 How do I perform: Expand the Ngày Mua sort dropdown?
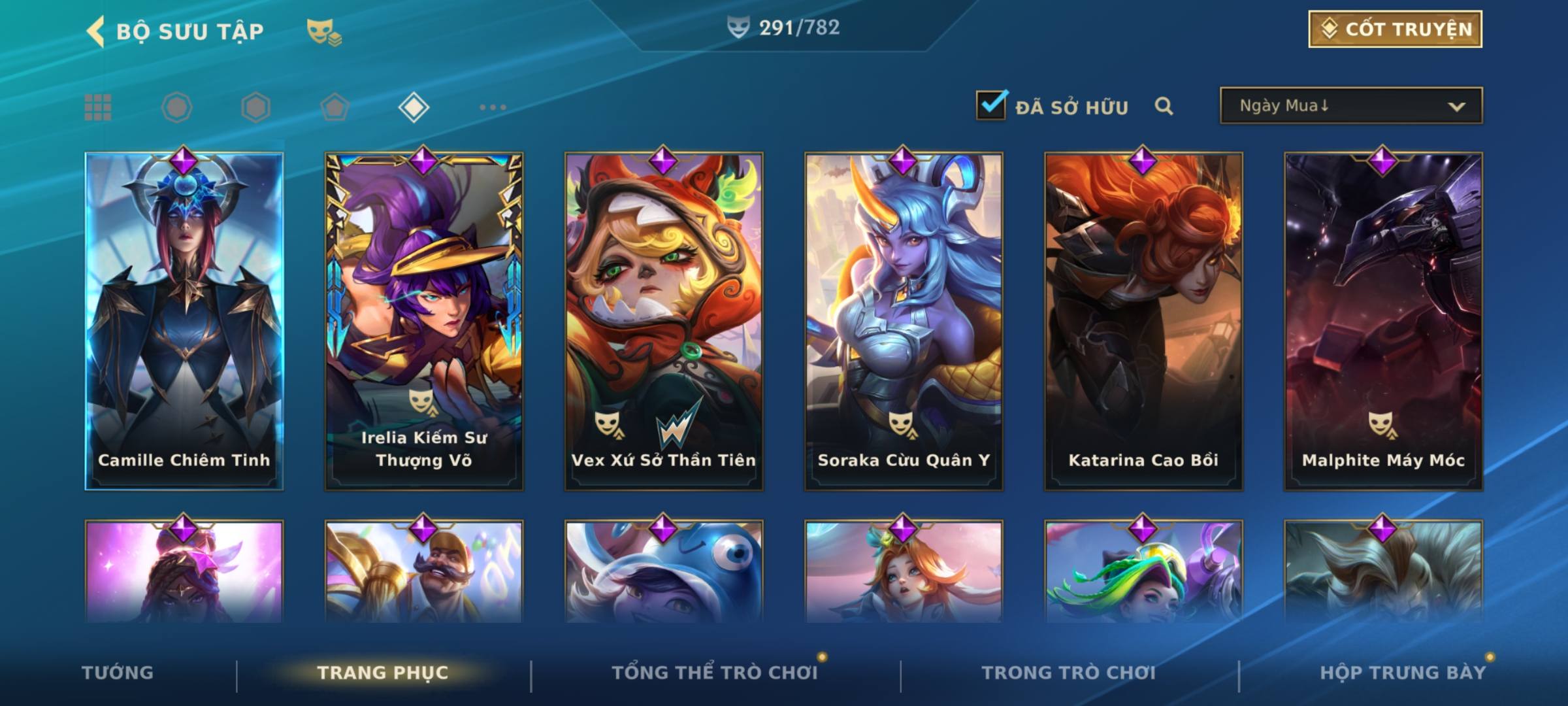pyautogui.click(x=1351, y=106)
